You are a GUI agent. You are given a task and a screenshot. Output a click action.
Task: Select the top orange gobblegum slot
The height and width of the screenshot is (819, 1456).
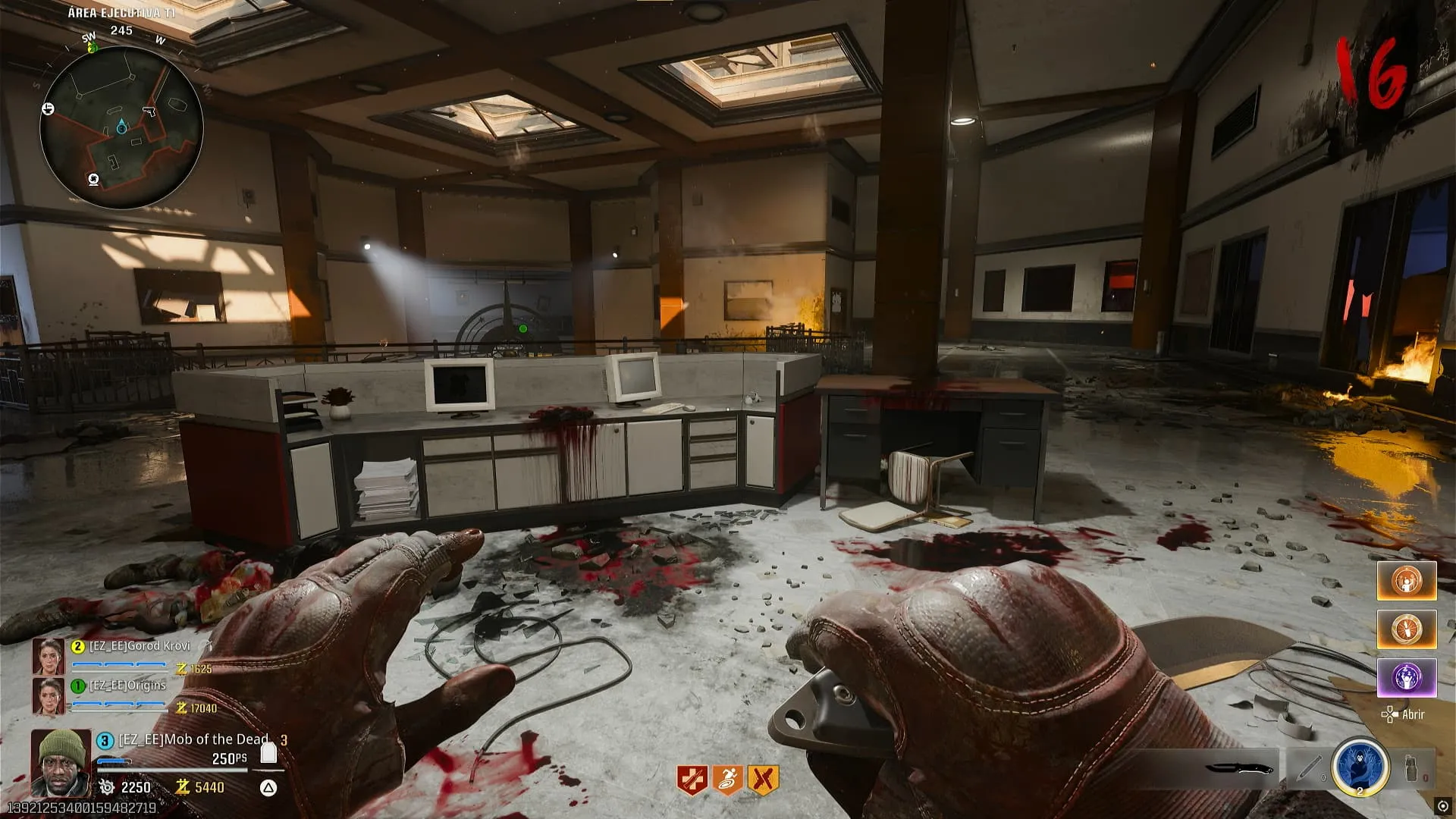tap(1407, 581)
